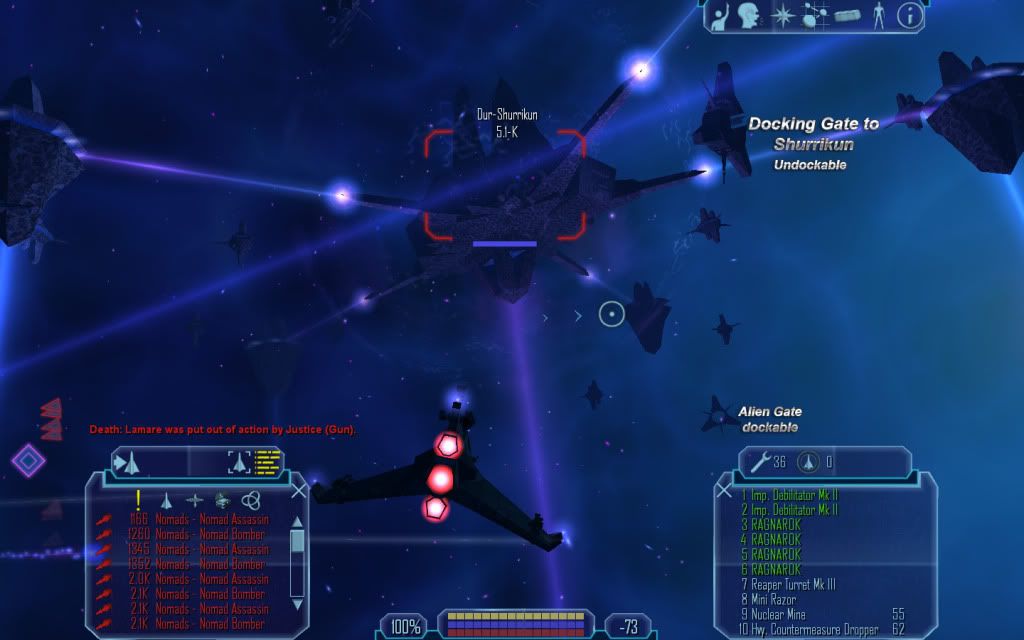Filter contact list by the ship icon

167,500
